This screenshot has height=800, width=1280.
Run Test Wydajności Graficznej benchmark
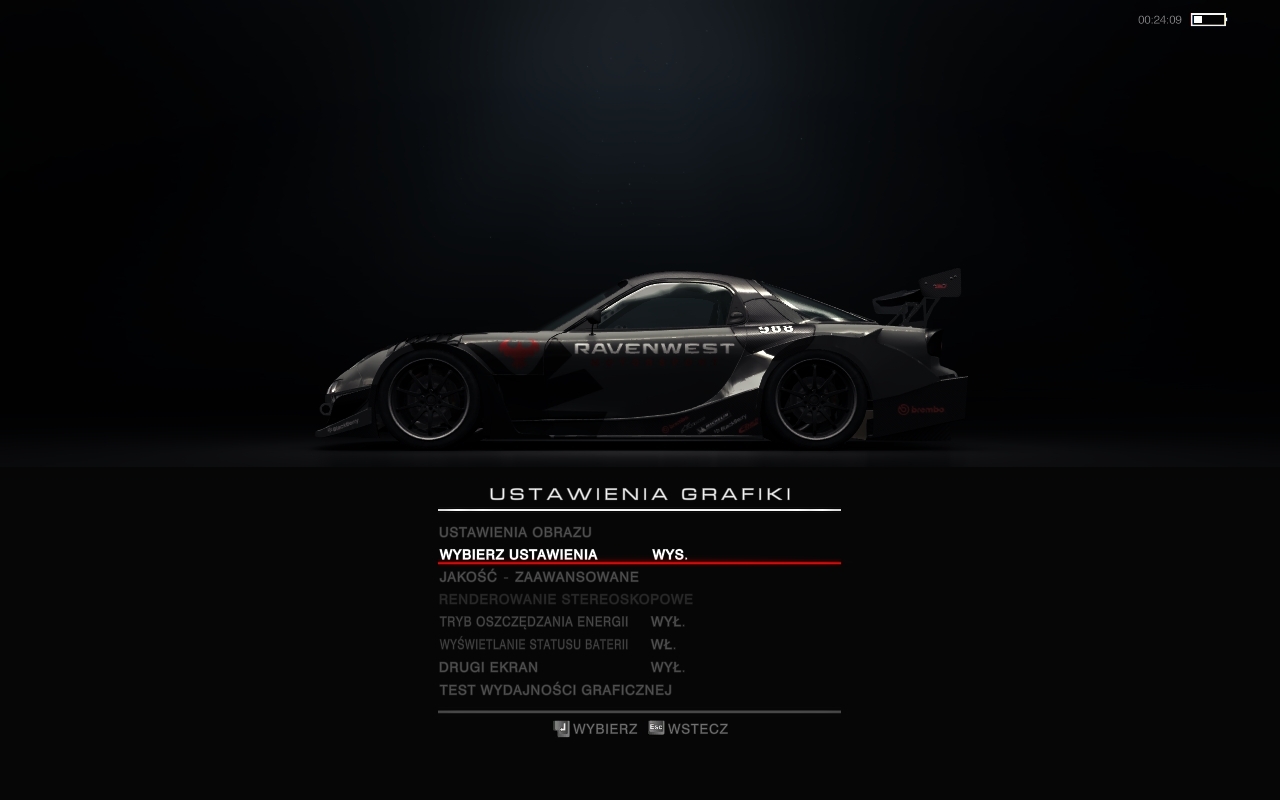click(555, 690)
